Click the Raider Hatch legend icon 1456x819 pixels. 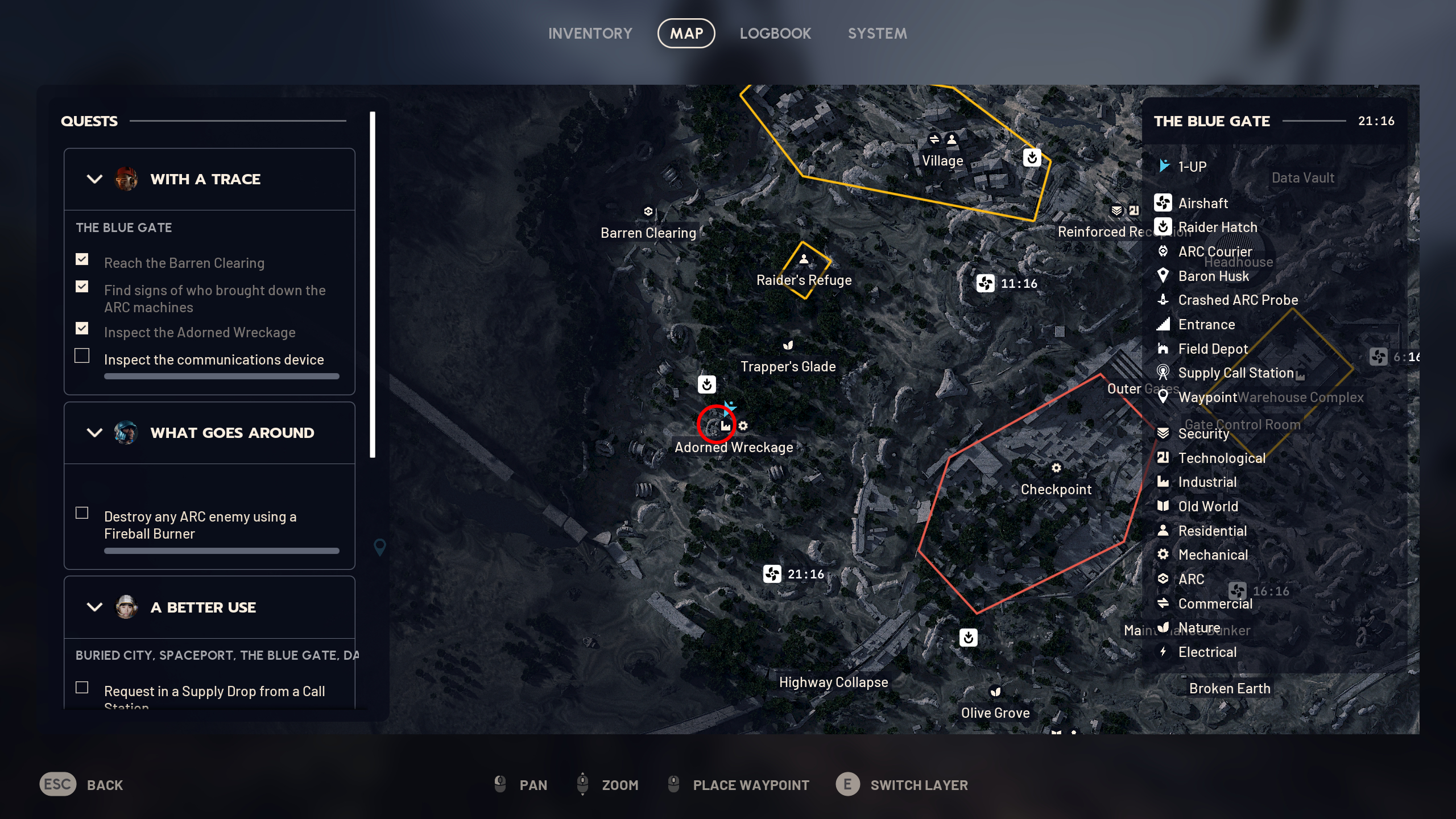(1164, 227)
